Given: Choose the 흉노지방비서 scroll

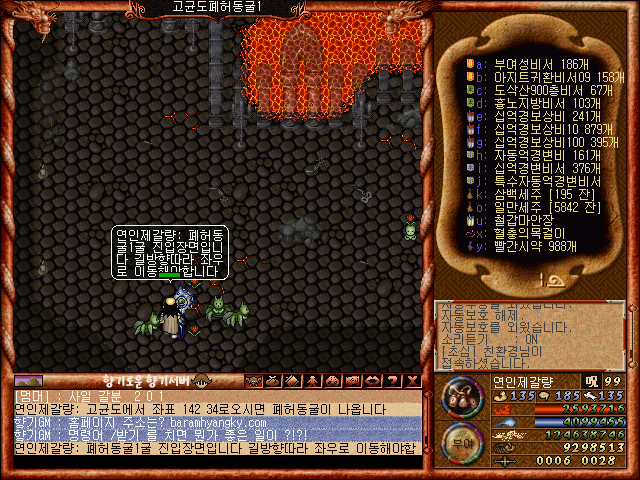Looking at the screenshot, I should pos(532,103).
